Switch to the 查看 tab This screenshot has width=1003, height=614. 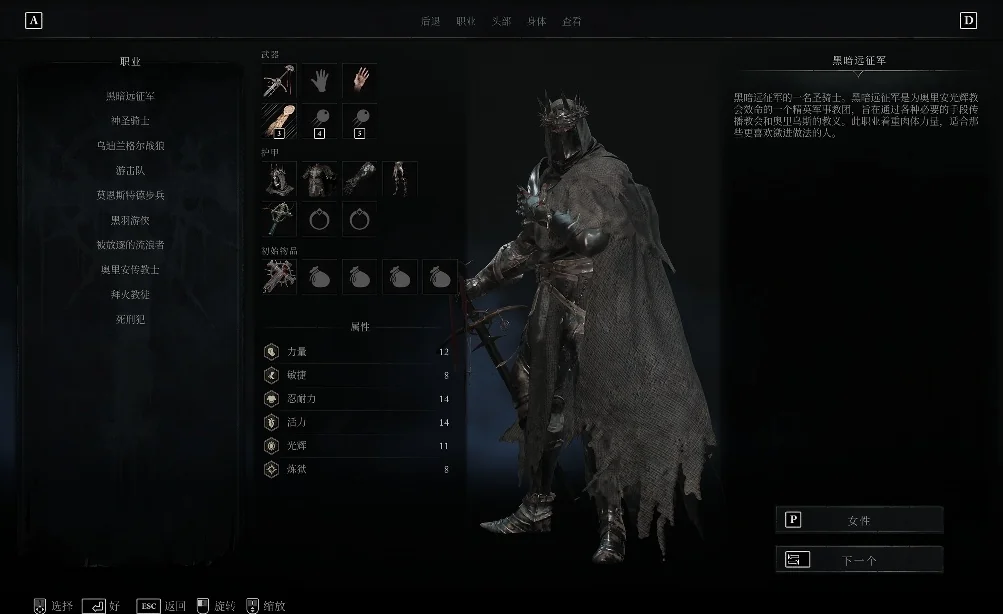coord(572,21)
